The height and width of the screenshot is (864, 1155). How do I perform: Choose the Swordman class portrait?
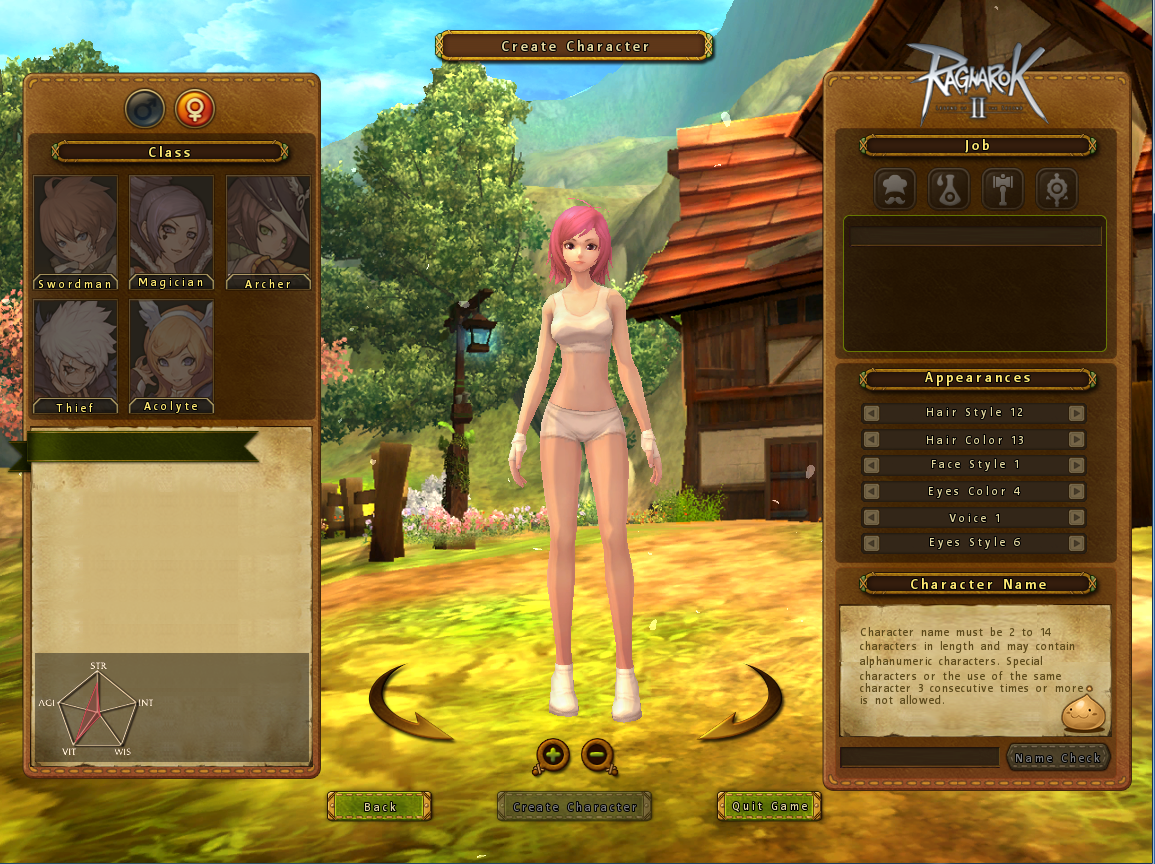[75, 232]
